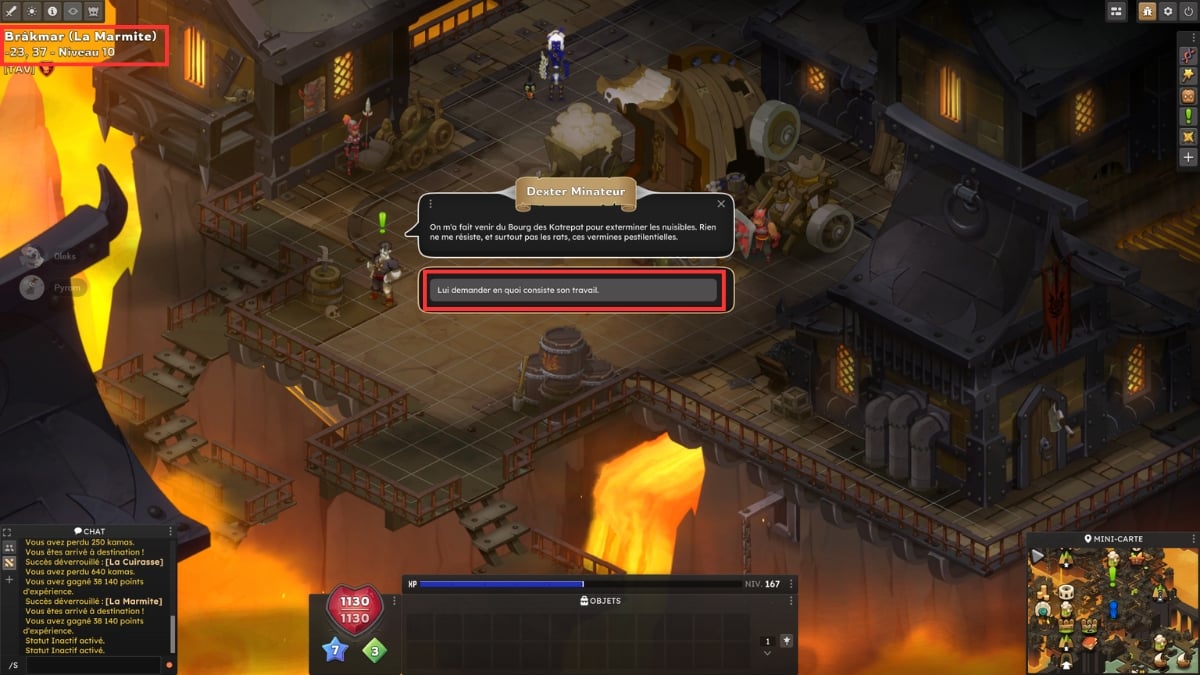Open the chat panel options menu
The height and width of the screenshot is (675, 1200).
click(x=170, y=531)
